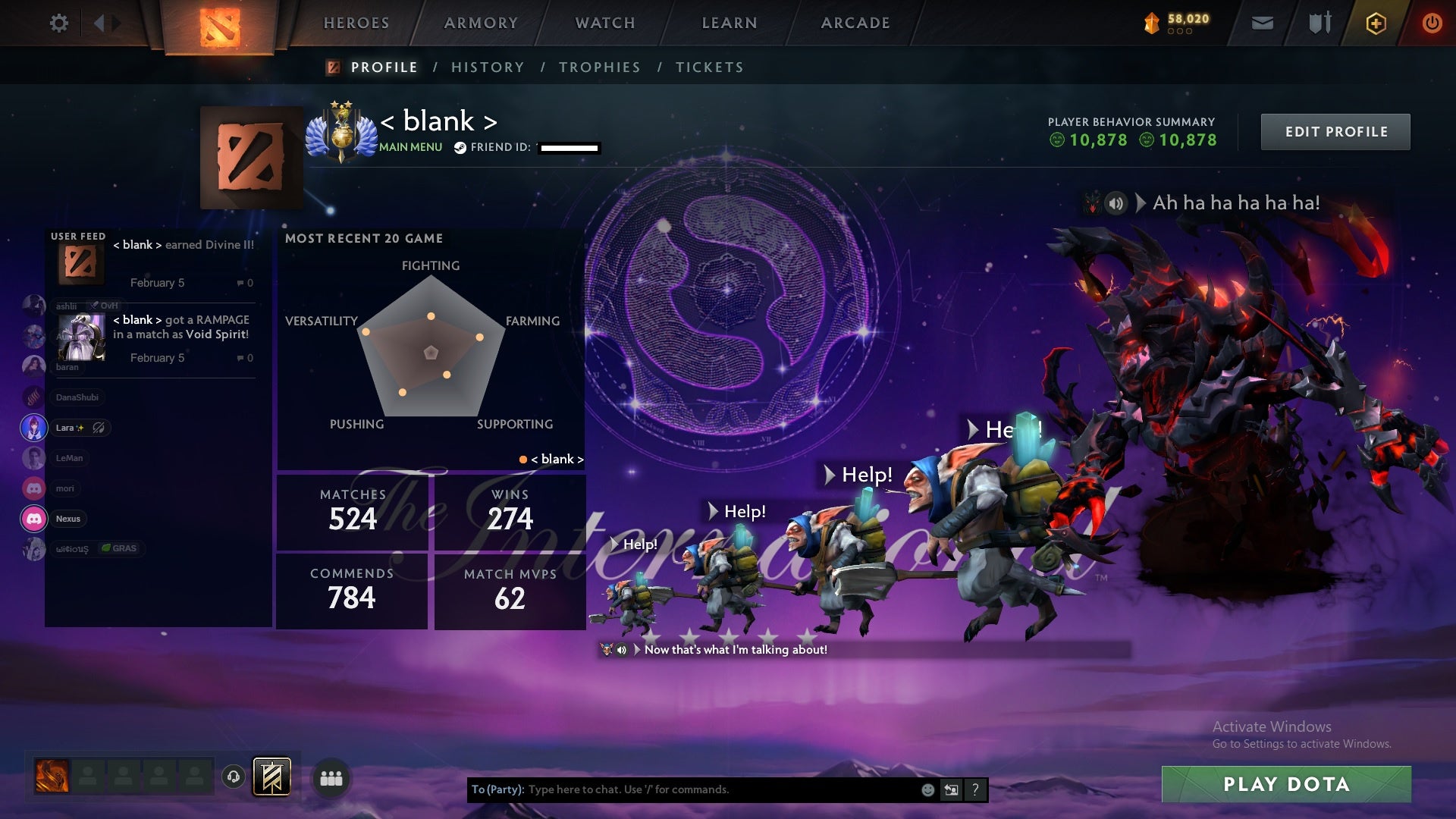Image resolution: width=1456 pixels, height=819 pixels.
Task: Click the party chat input field
Action: 682,789
